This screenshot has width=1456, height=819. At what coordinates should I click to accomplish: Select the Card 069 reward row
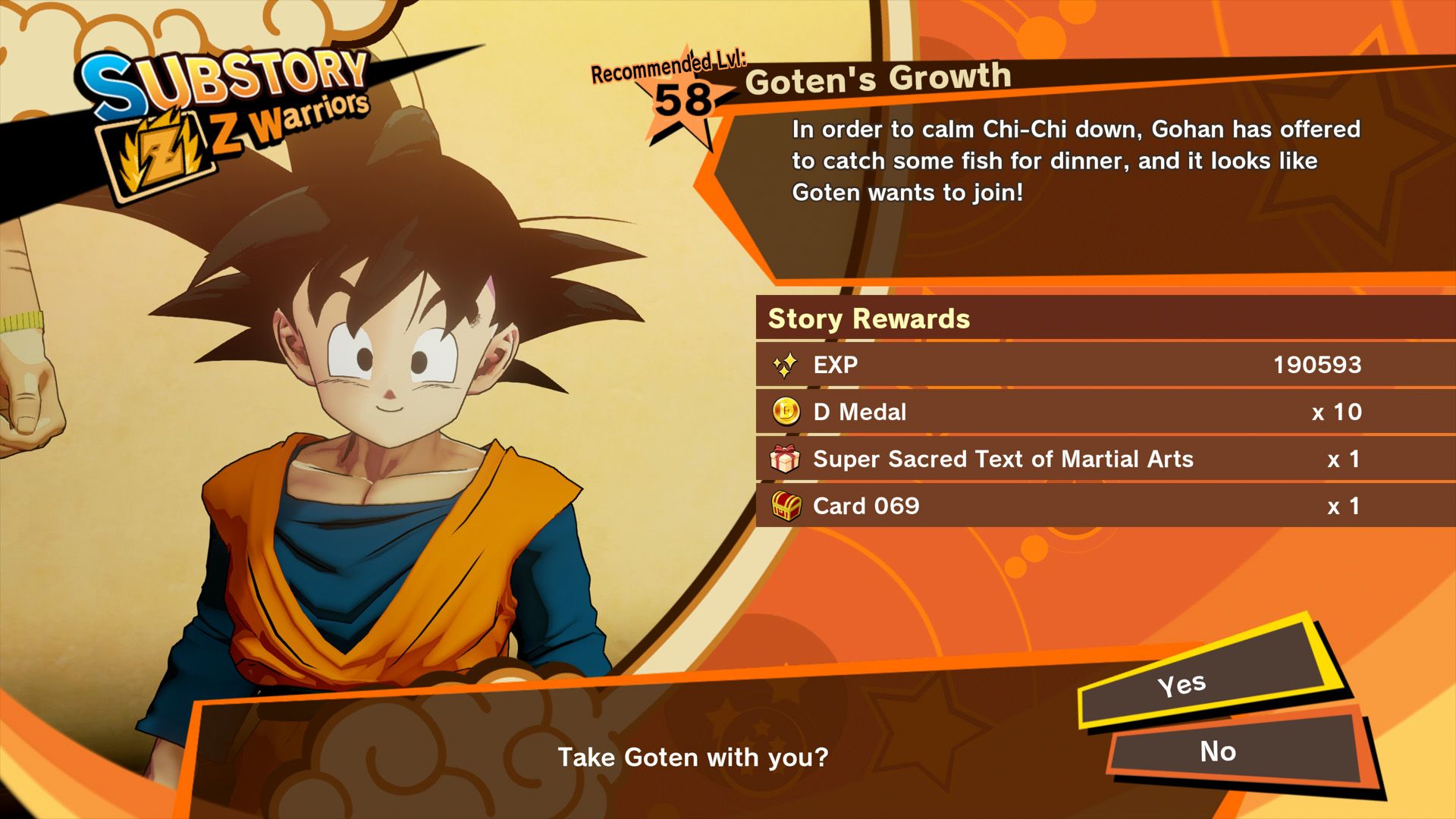click(1062, 506)
